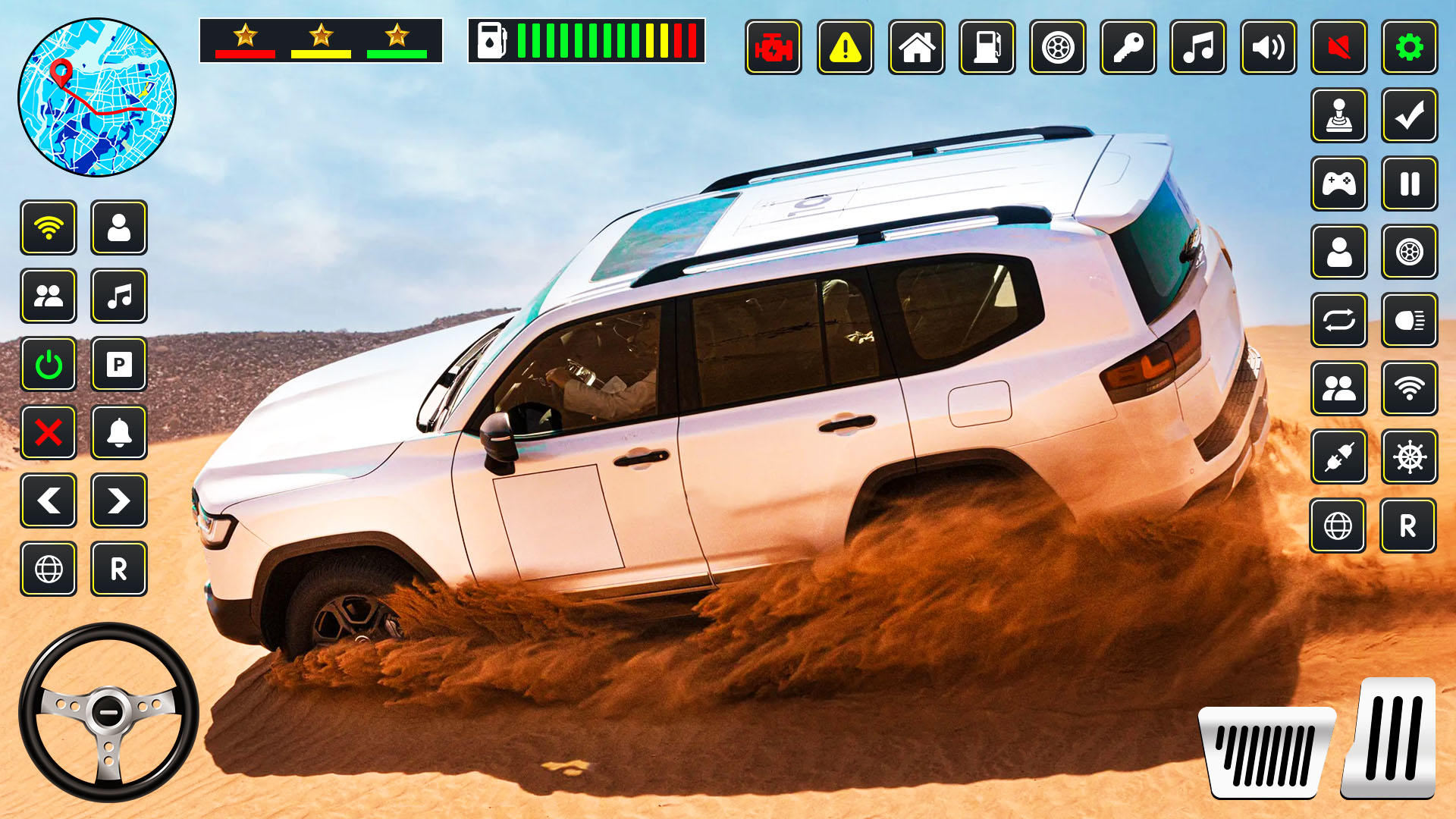Image resolution: width=1456 pixels, height=819 pixels.
Task: Open the fuel pump station icon
Action: (986, 49)
